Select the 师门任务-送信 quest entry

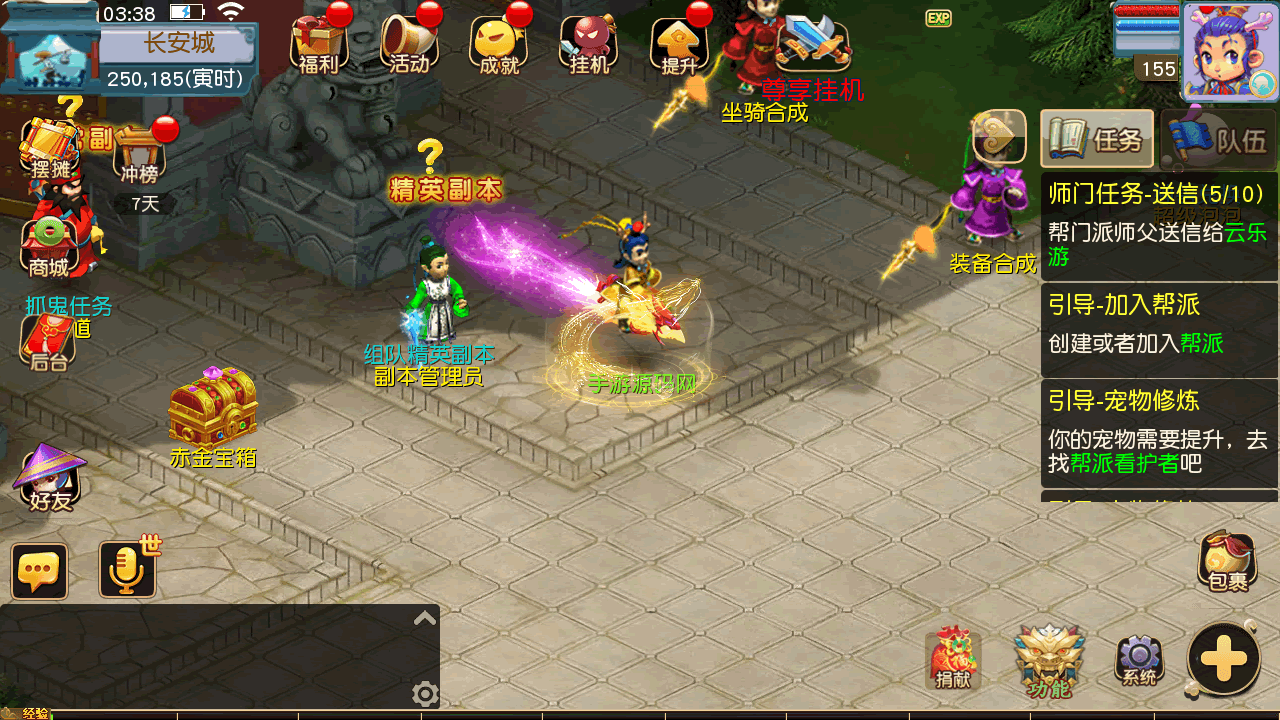tap(1158, 225)
